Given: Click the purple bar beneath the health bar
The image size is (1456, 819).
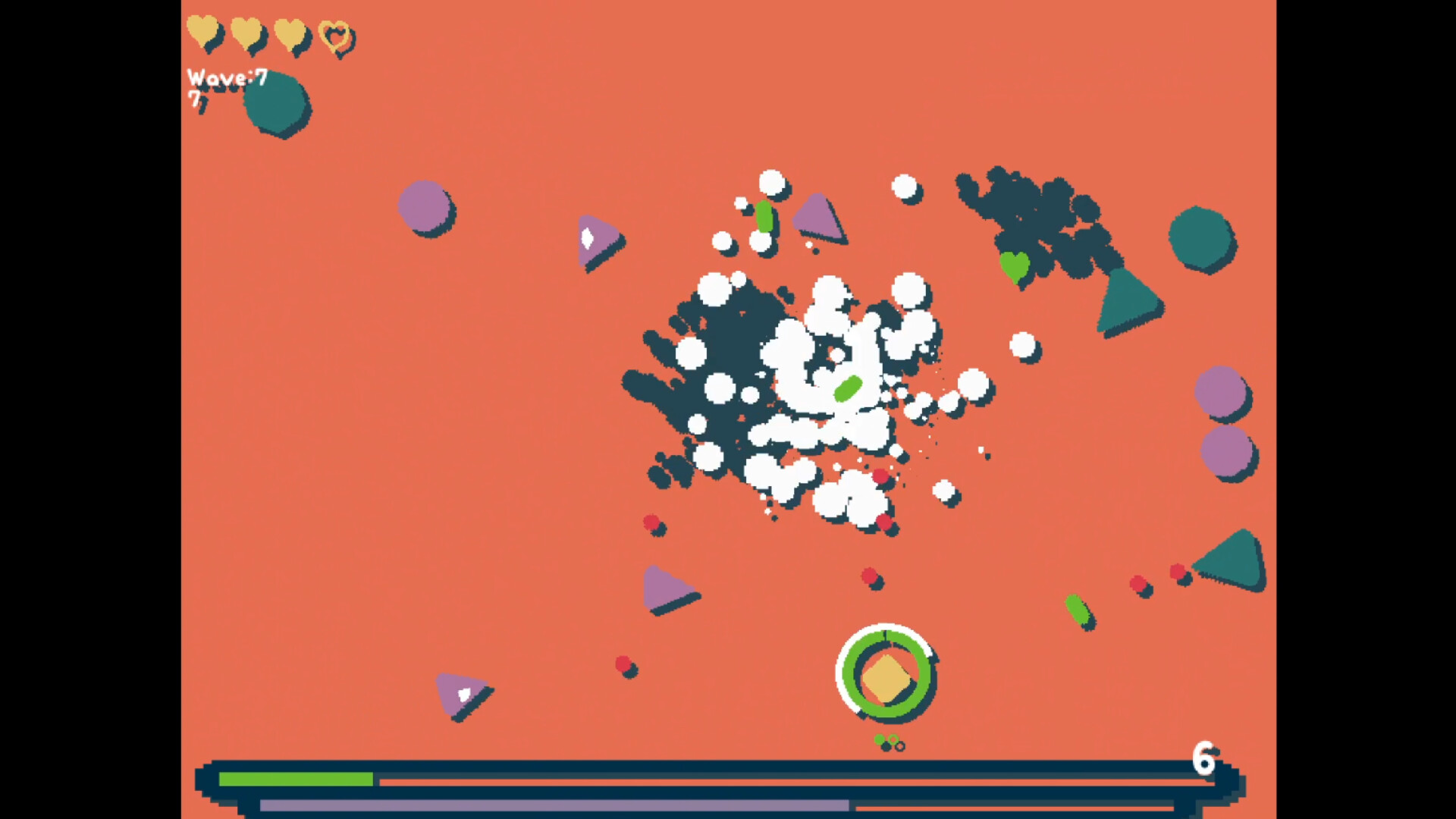Looking at the screenshot, I should point(554,808).
